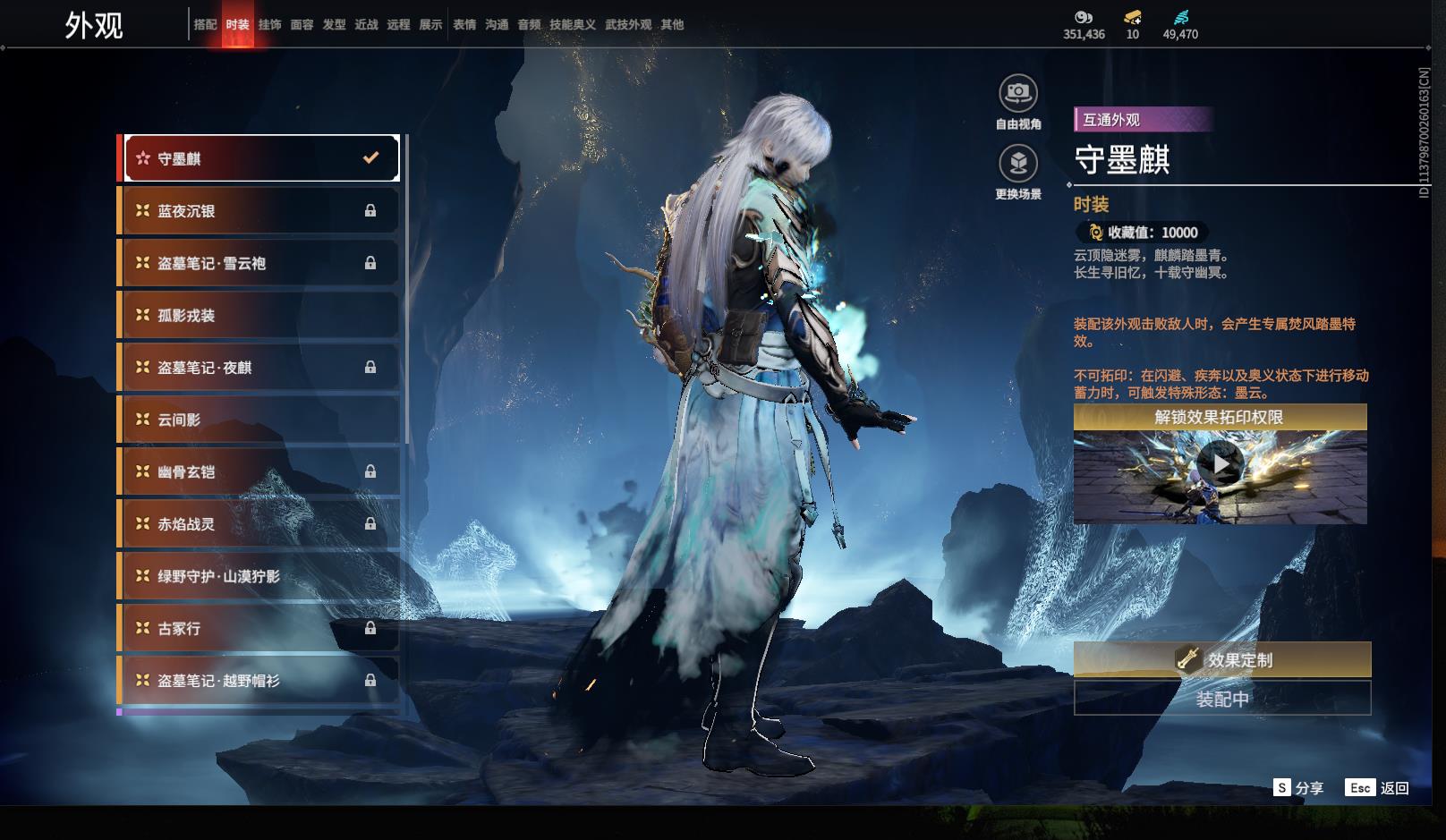Open the 表情 emotes tab
The width and height of the screenshot is (1446, 840).
click(464, 25)
